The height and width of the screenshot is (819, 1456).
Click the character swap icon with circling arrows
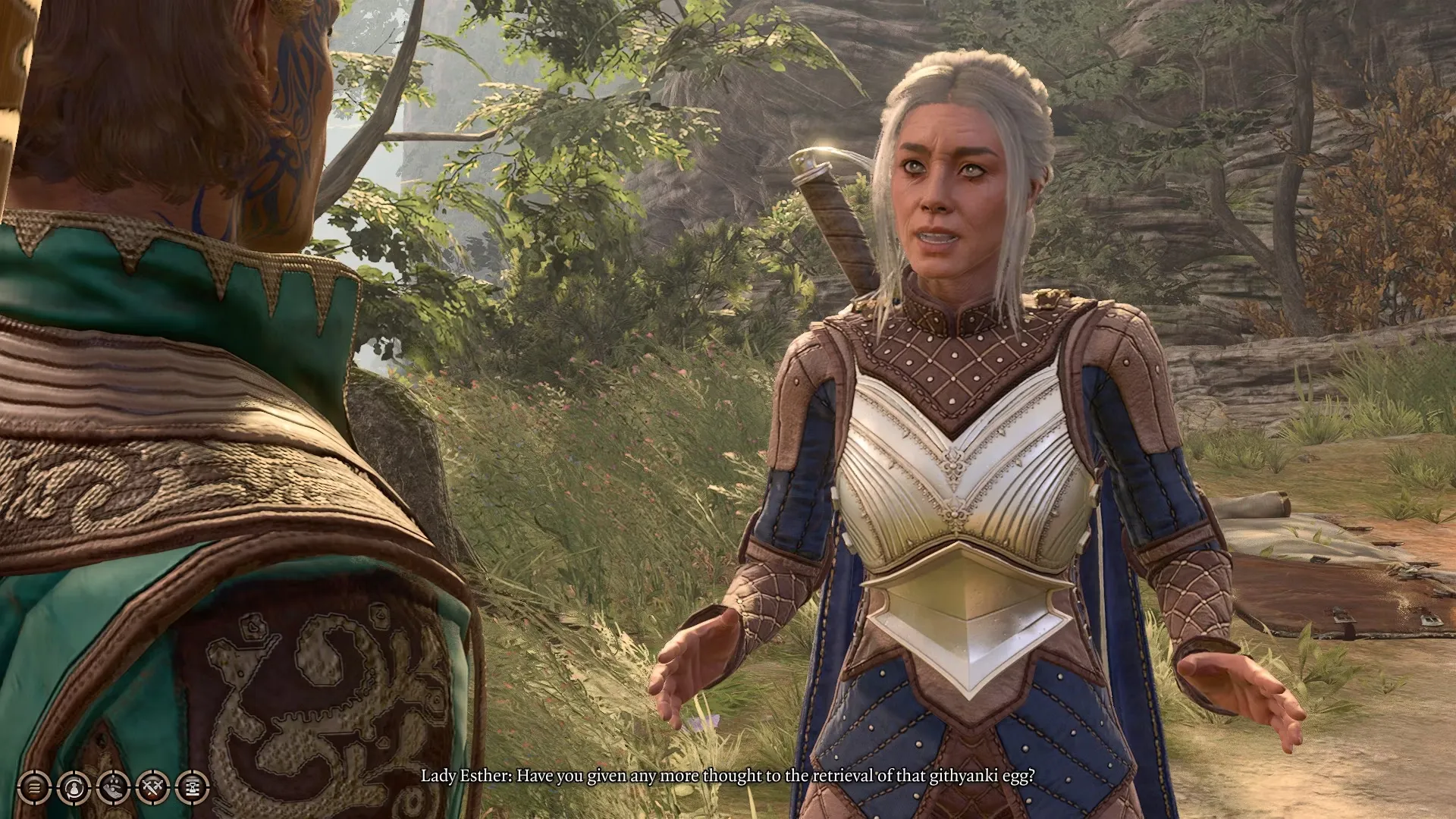coord(74,788)
